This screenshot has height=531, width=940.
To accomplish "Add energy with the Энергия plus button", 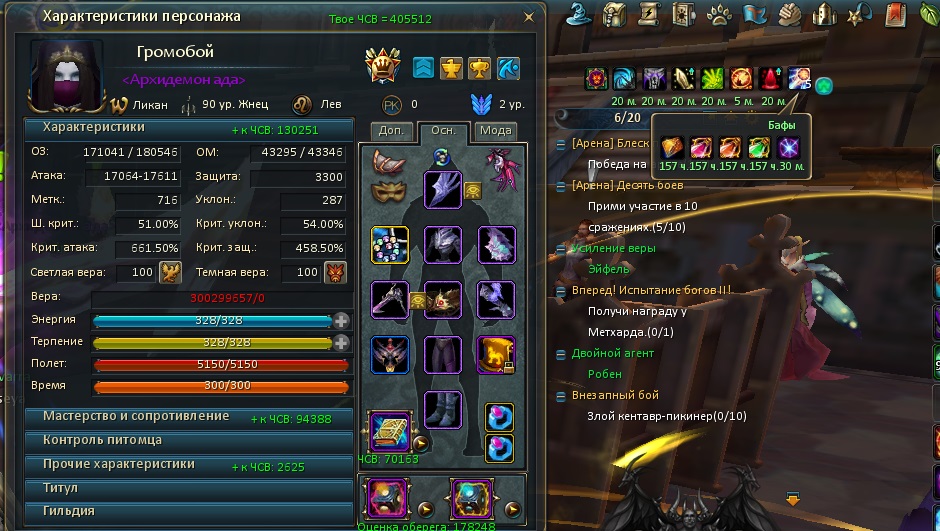I will (342, 320).
